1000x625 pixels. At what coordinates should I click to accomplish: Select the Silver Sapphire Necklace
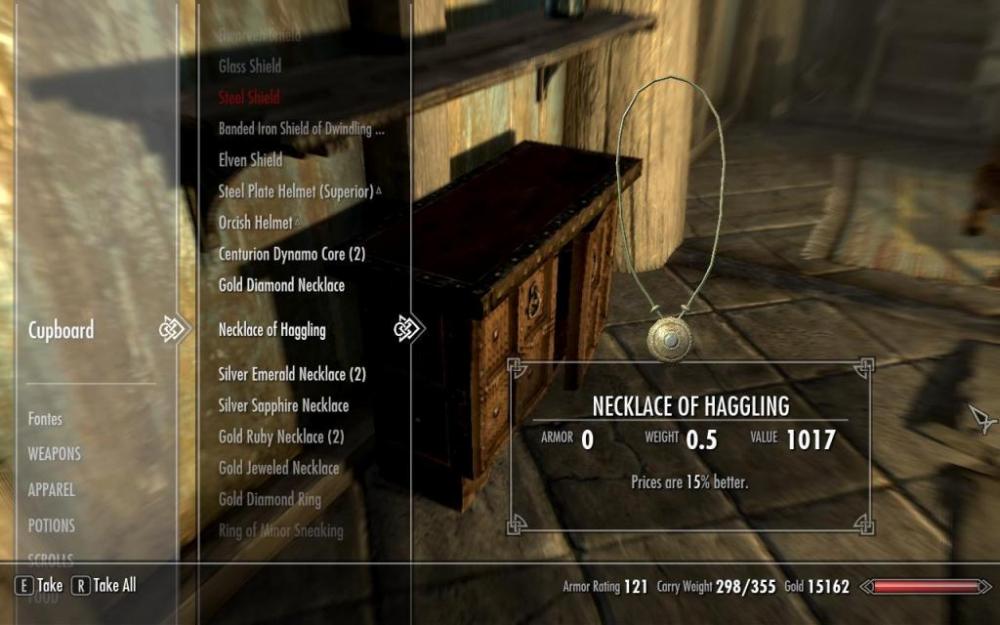click(283, 406)
